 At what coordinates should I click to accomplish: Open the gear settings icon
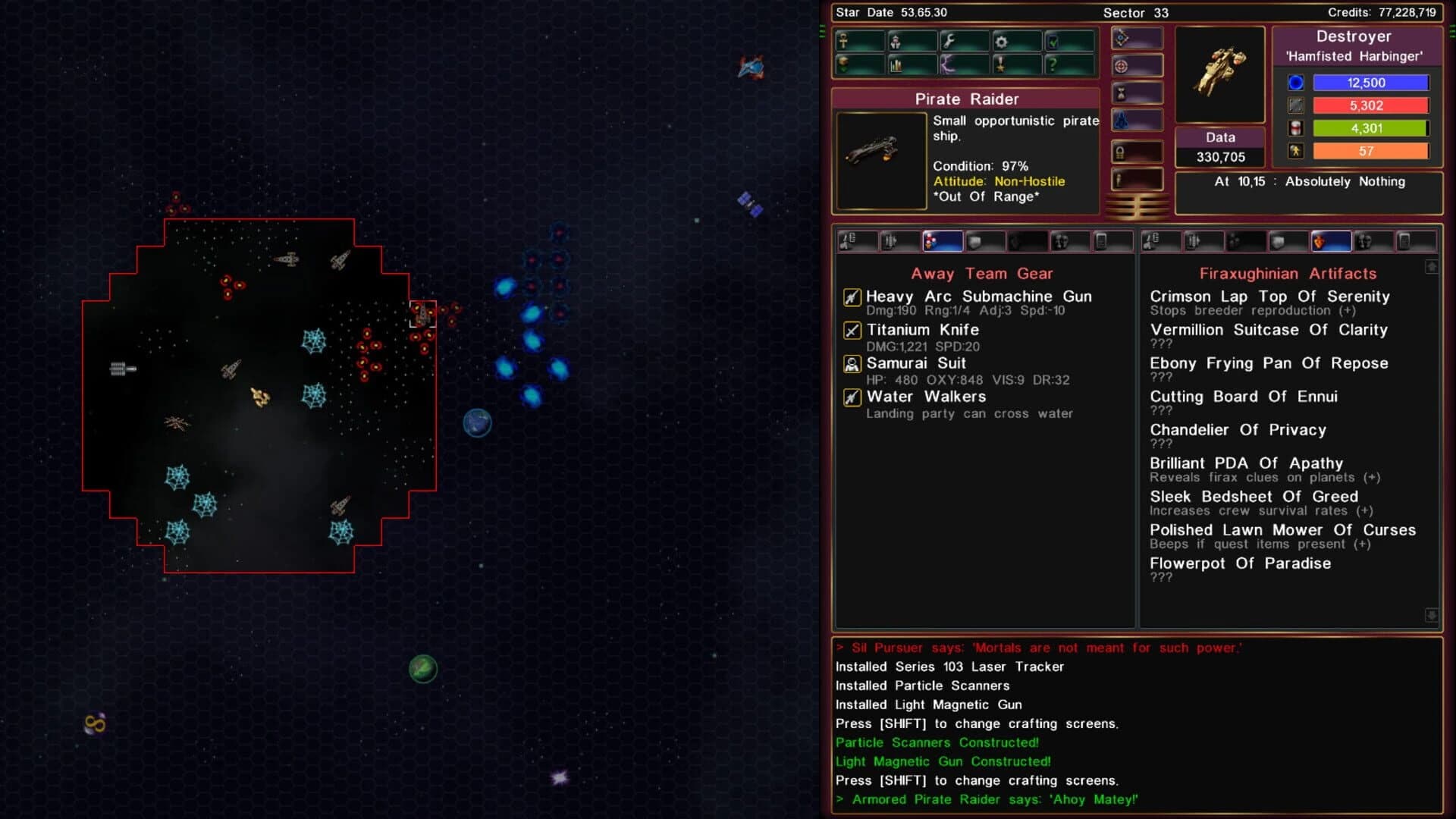pyautogui.click(x=1001, y=42)
